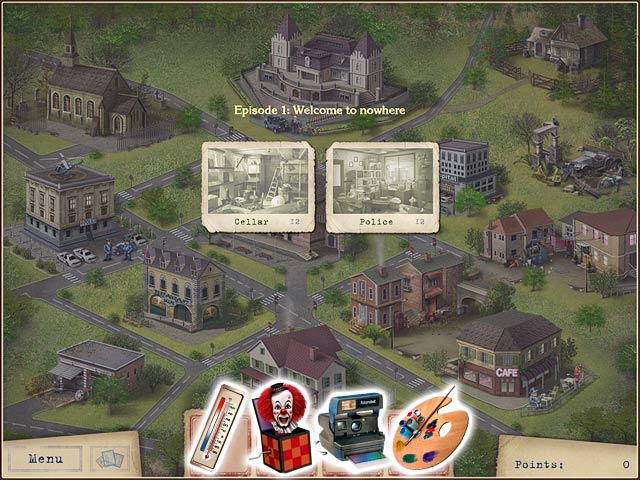The image size is (640, 480).
Task: Choose the Police location thumbnail
Action: tap(381, 185)
